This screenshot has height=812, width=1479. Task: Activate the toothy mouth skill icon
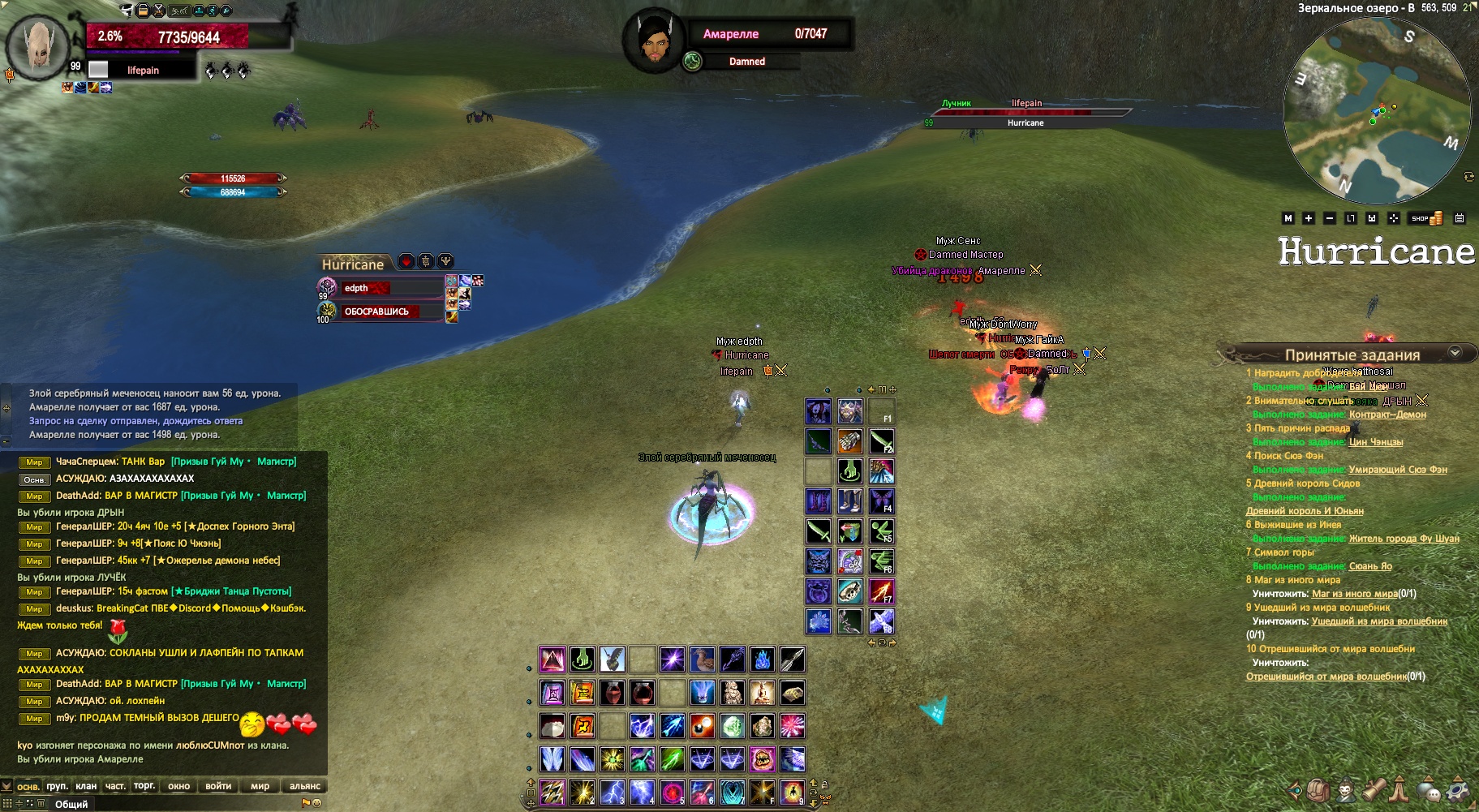pyautogui.click(x=763, y=759)
